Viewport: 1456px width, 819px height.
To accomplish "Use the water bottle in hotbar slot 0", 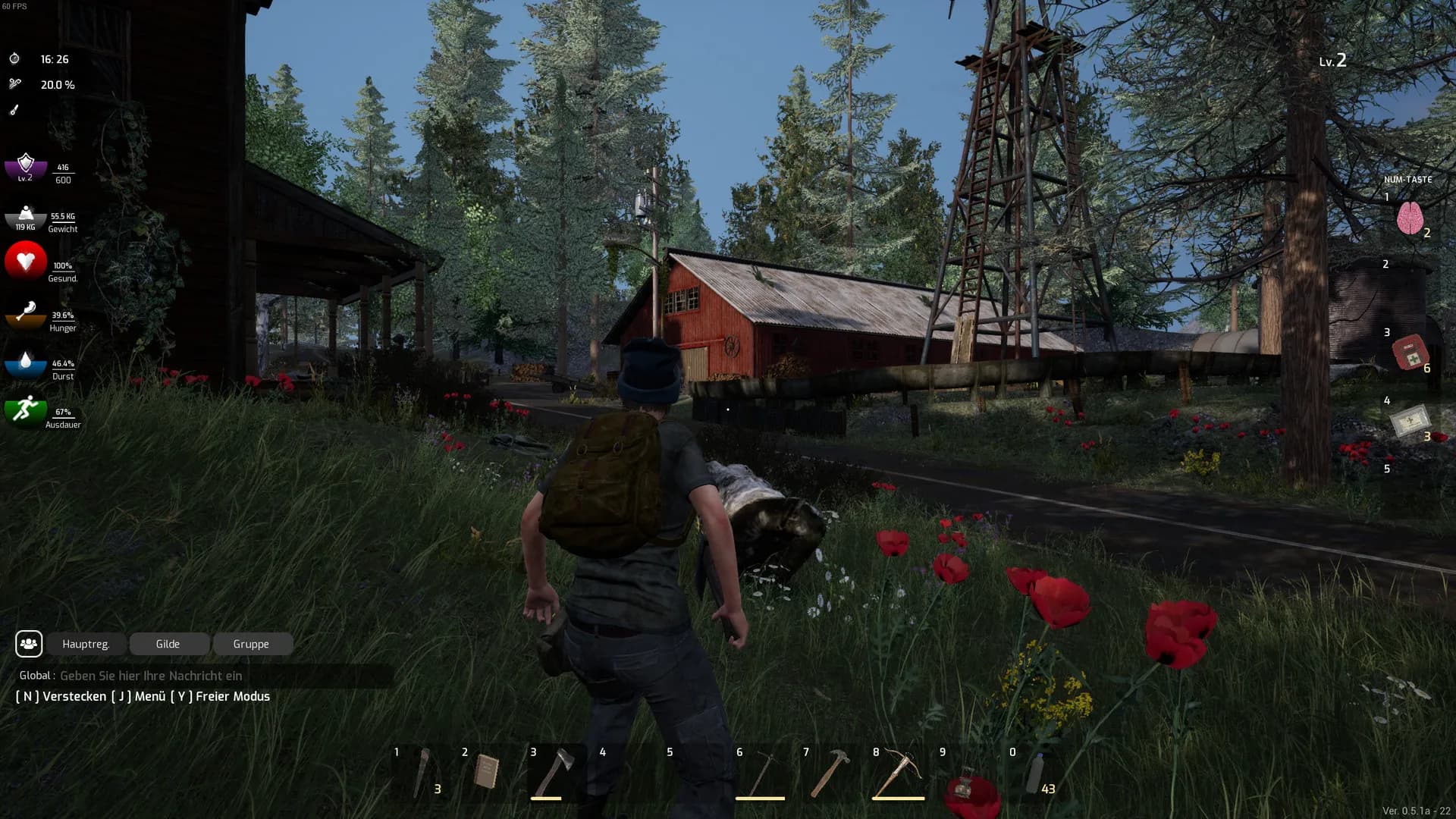I will (1035, 773).
